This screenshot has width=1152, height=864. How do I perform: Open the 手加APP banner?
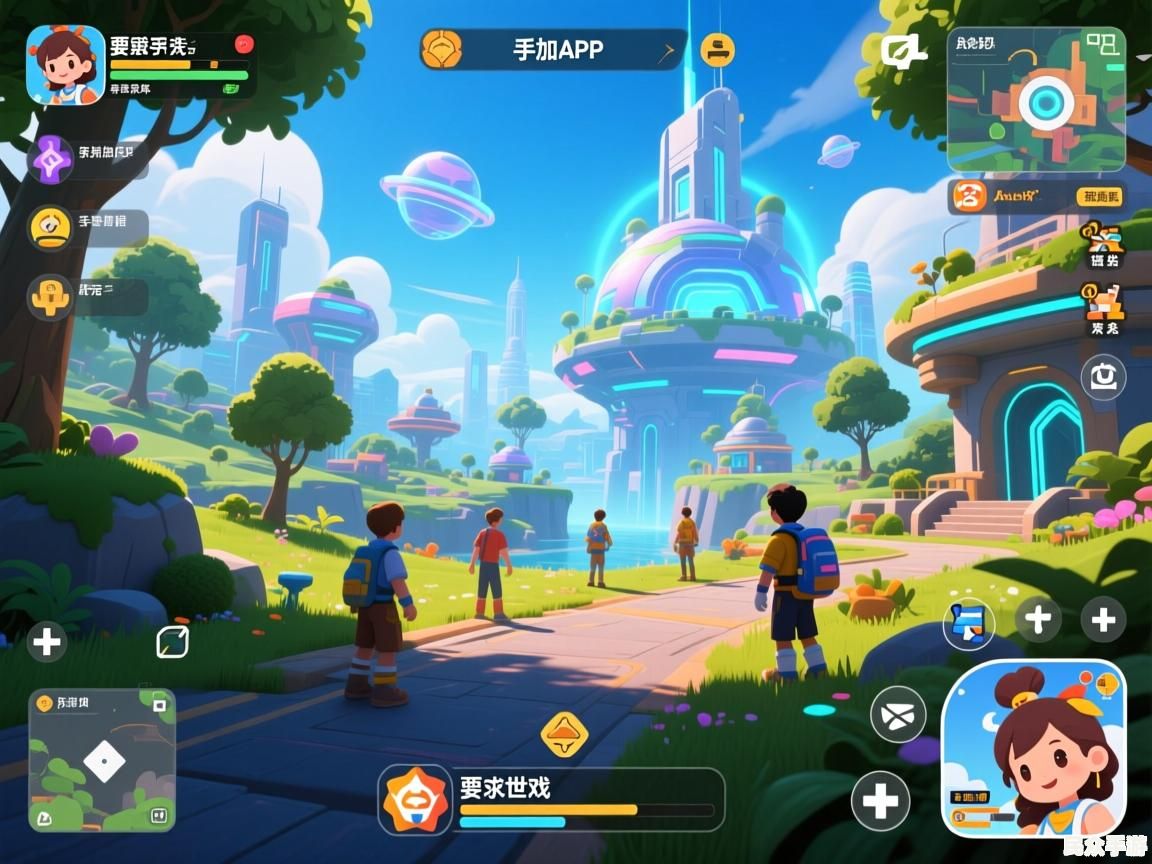(x=556, y=49)
